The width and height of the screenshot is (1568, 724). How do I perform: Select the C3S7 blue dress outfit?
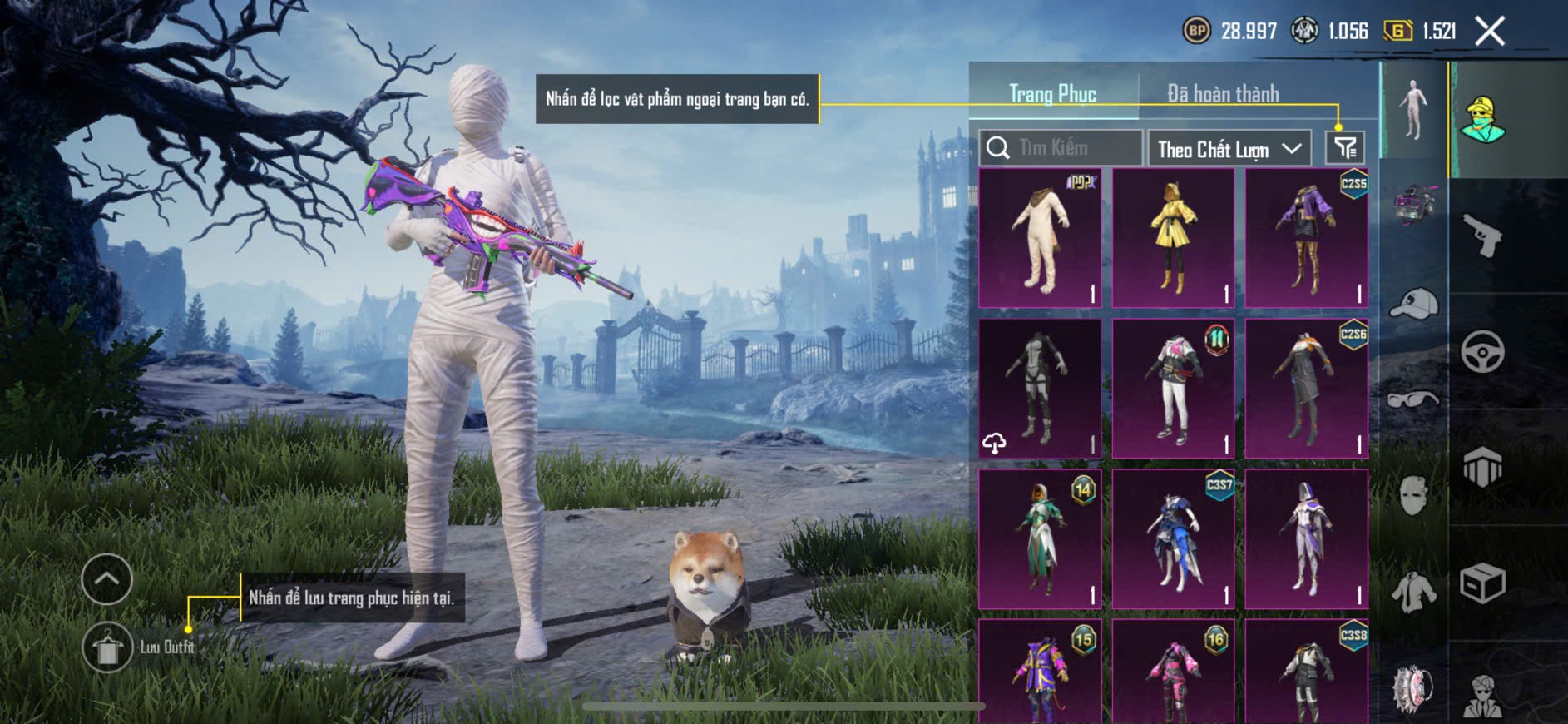(1173, 538)
